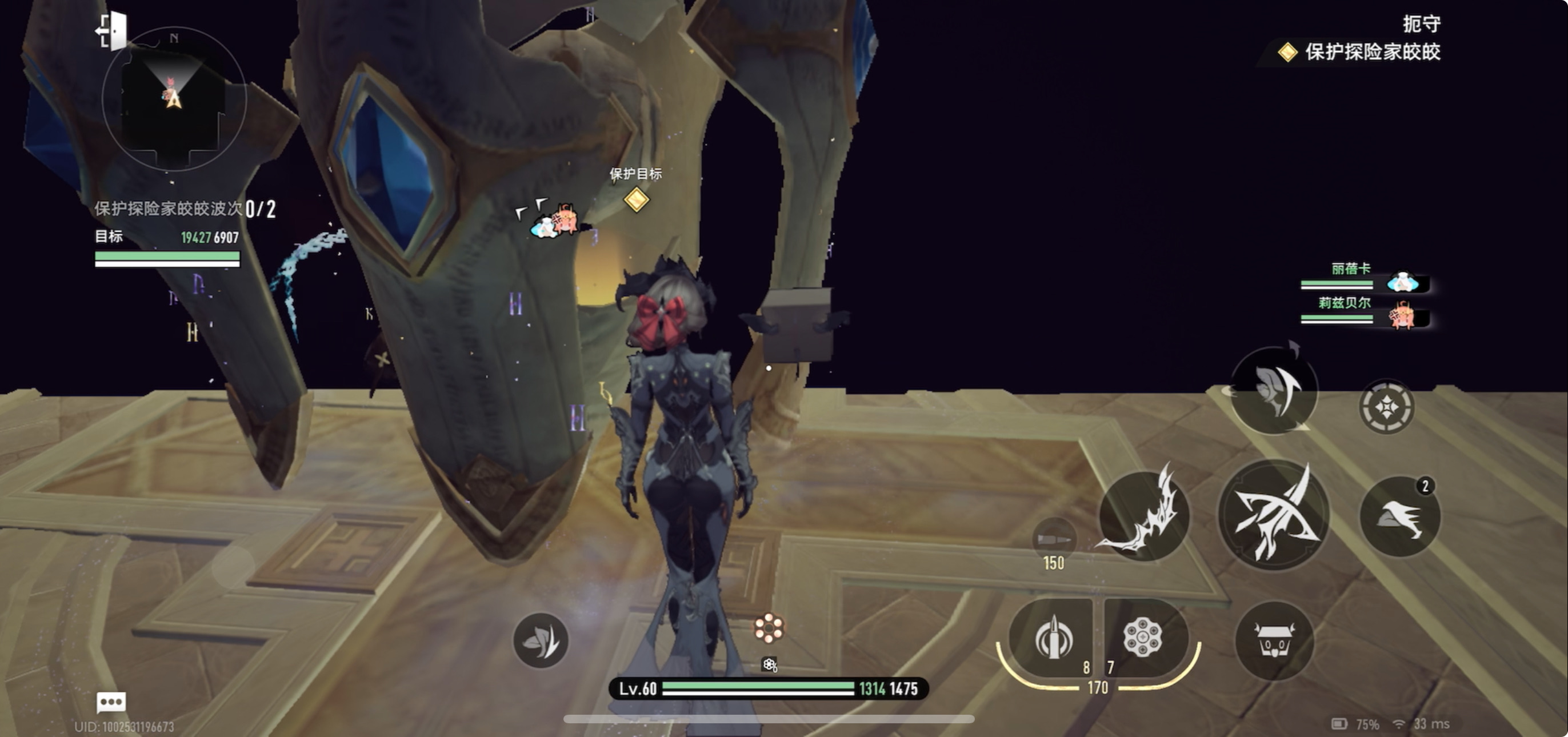Select the revolver cylinder weapon slot
Screen dimensions: 1568x737
click(1143, 638)
